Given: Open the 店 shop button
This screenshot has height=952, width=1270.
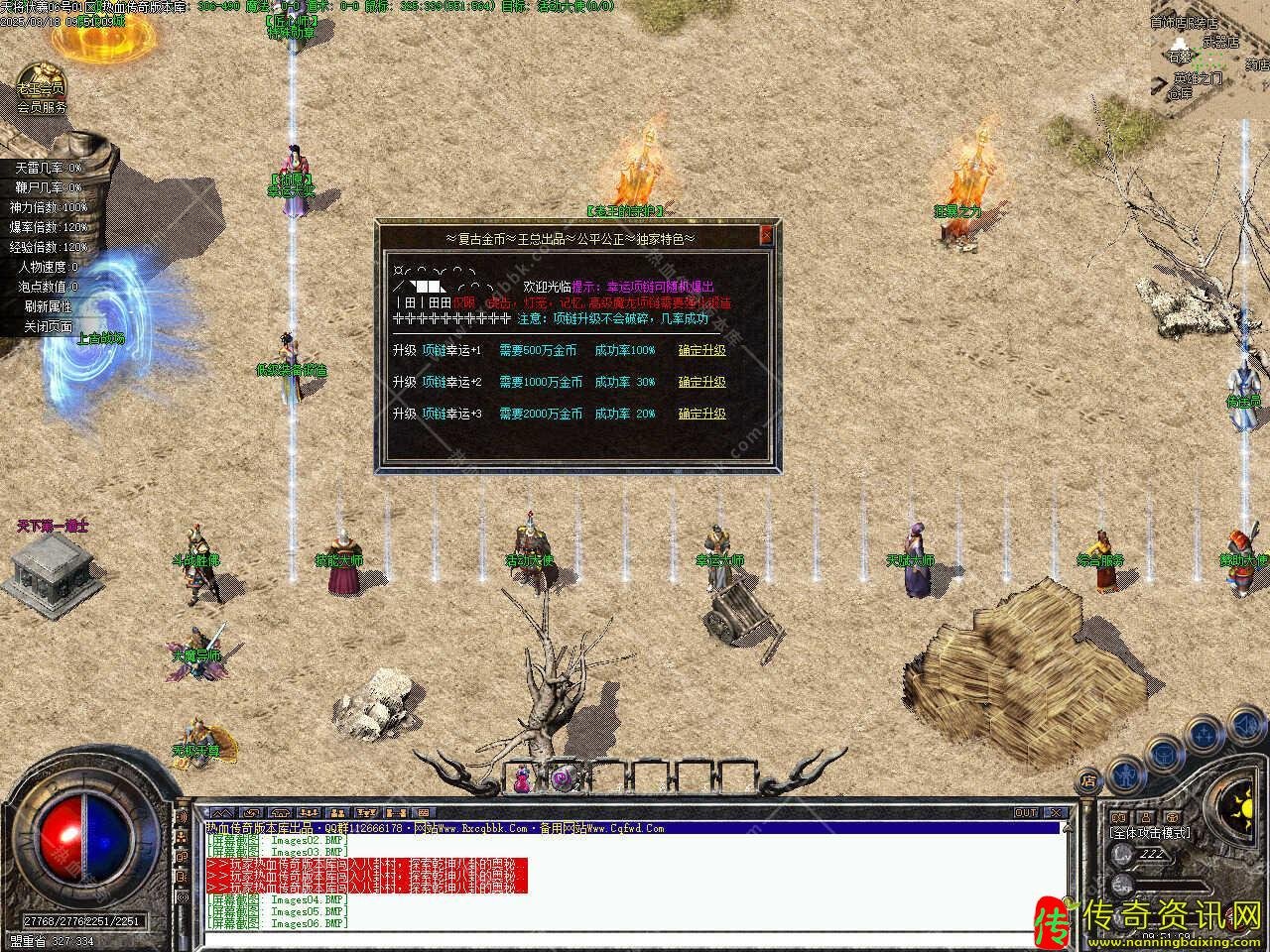Looking at the screenshot, I should pos(1088,779).
